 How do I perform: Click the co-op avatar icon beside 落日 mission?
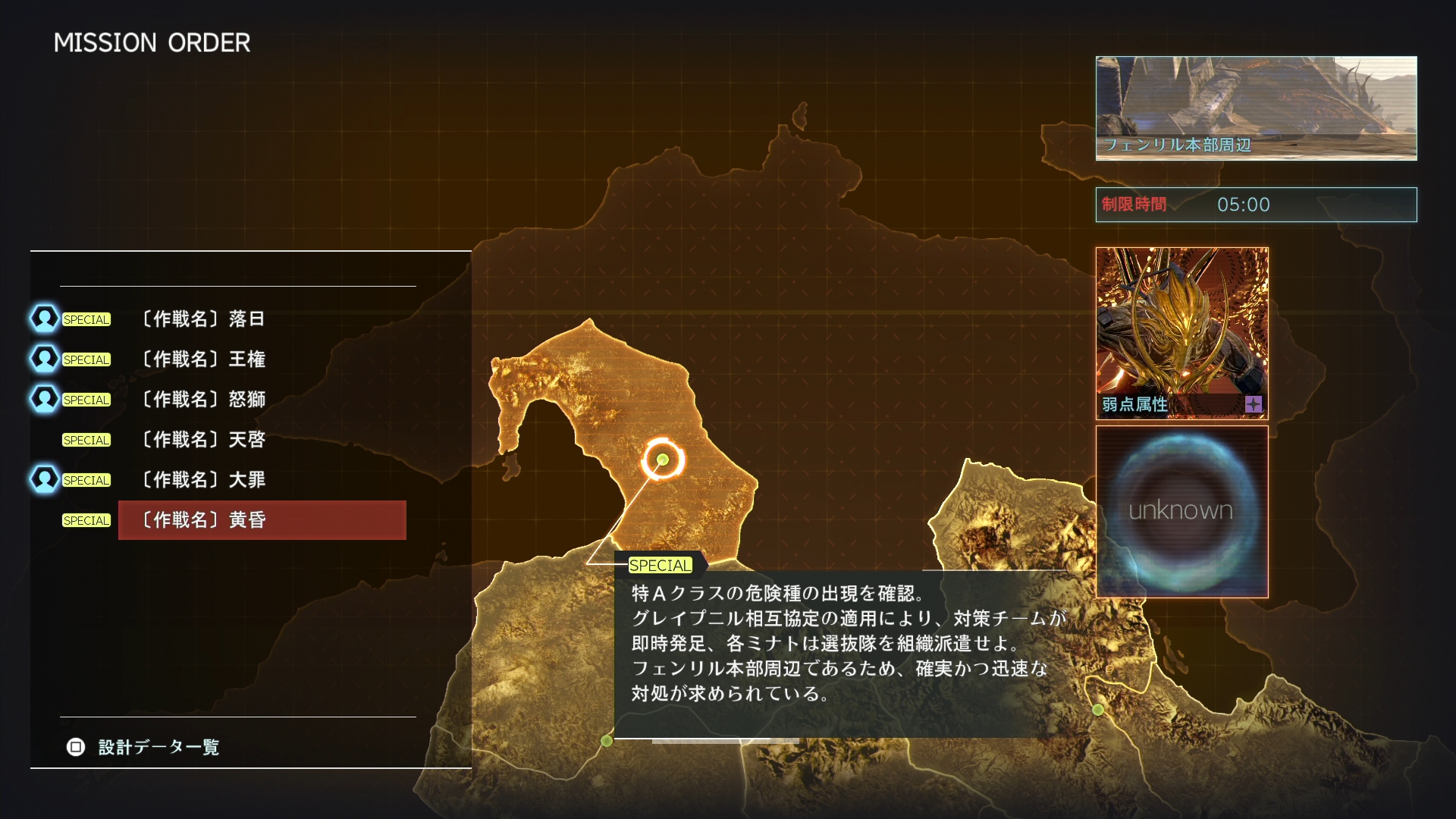click(x=44, y=318)
